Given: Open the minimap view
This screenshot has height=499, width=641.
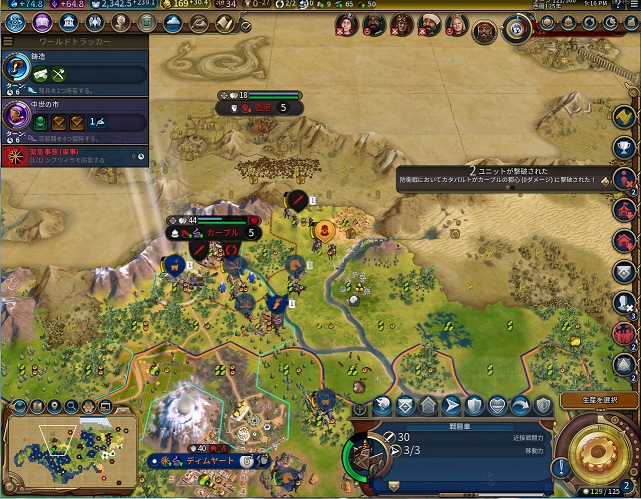Looking at the screenshot, I should coord(68,447).
